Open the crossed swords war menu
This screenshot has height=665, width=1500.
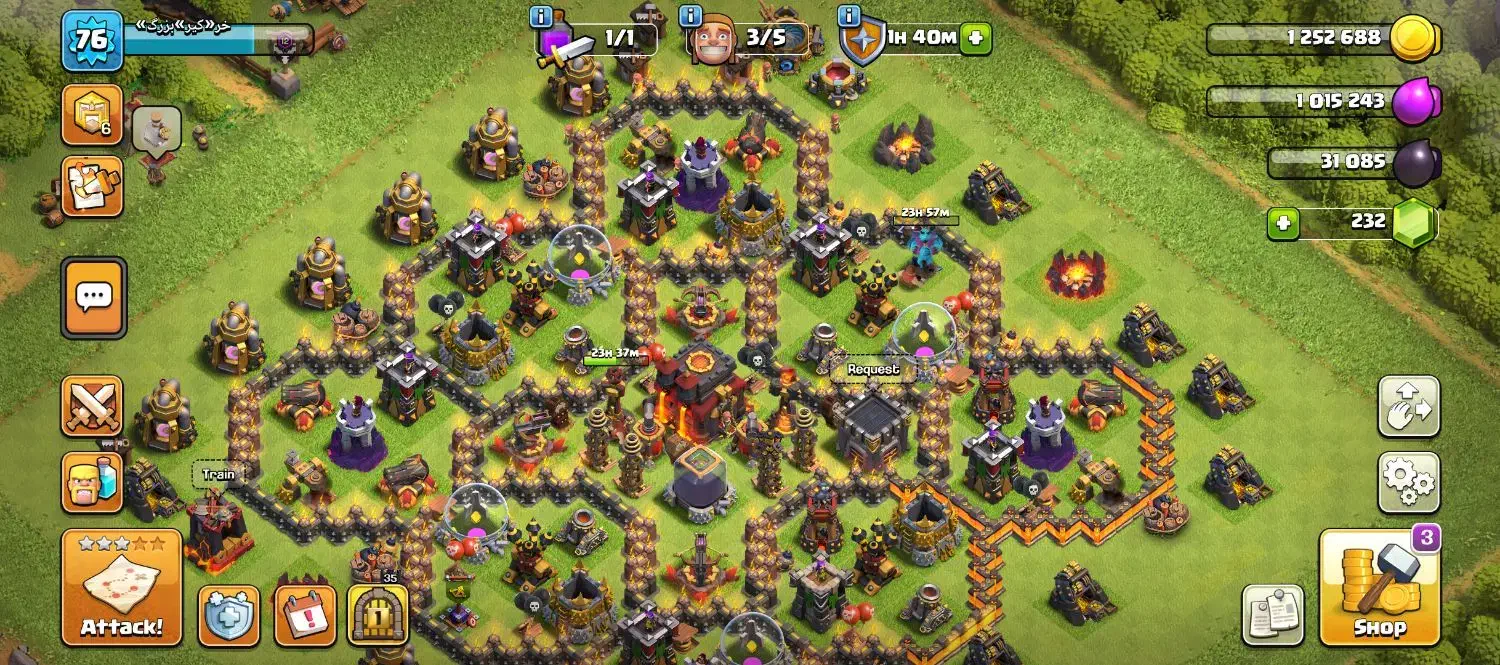(x=92, y=407)
